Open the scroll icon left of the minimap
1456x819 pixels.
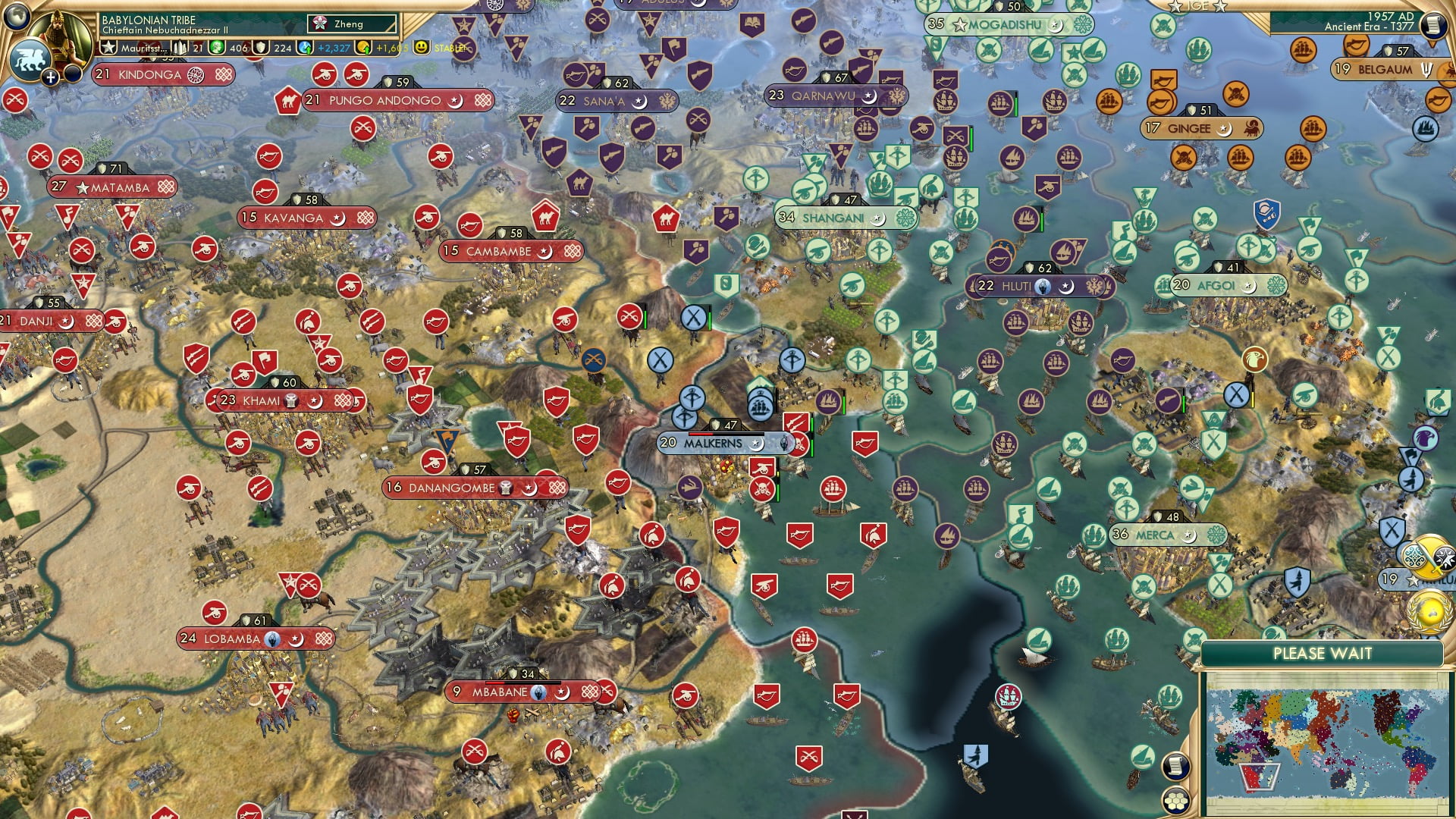pyautogui.click(x=1174, y=766)
